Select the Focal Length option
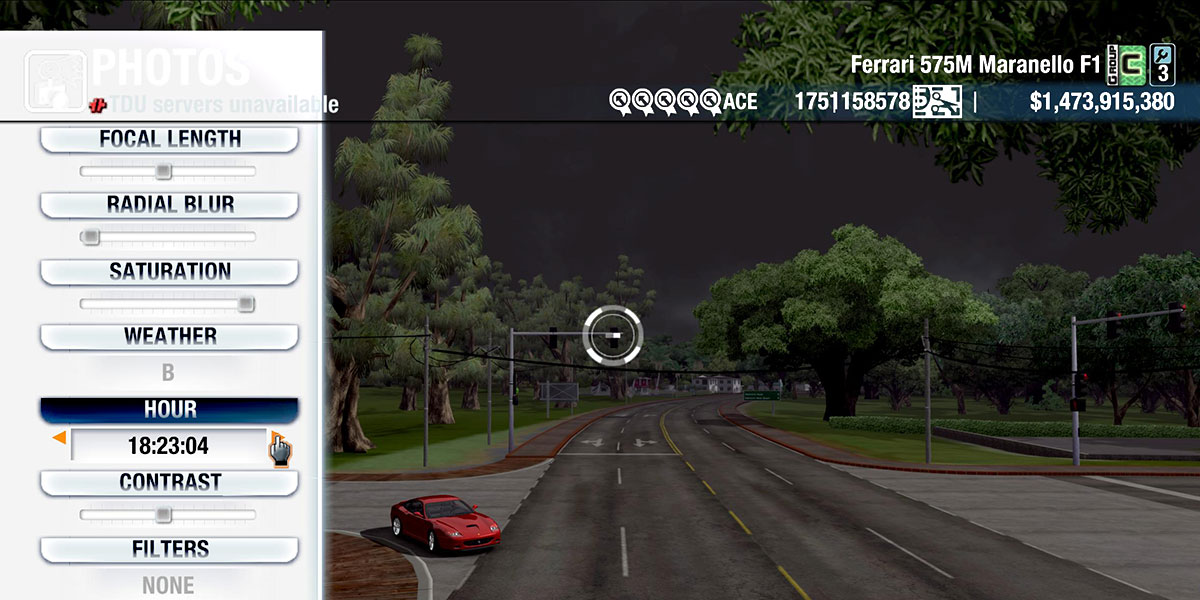The image size is (1200, 600). [x=169, y=139]
